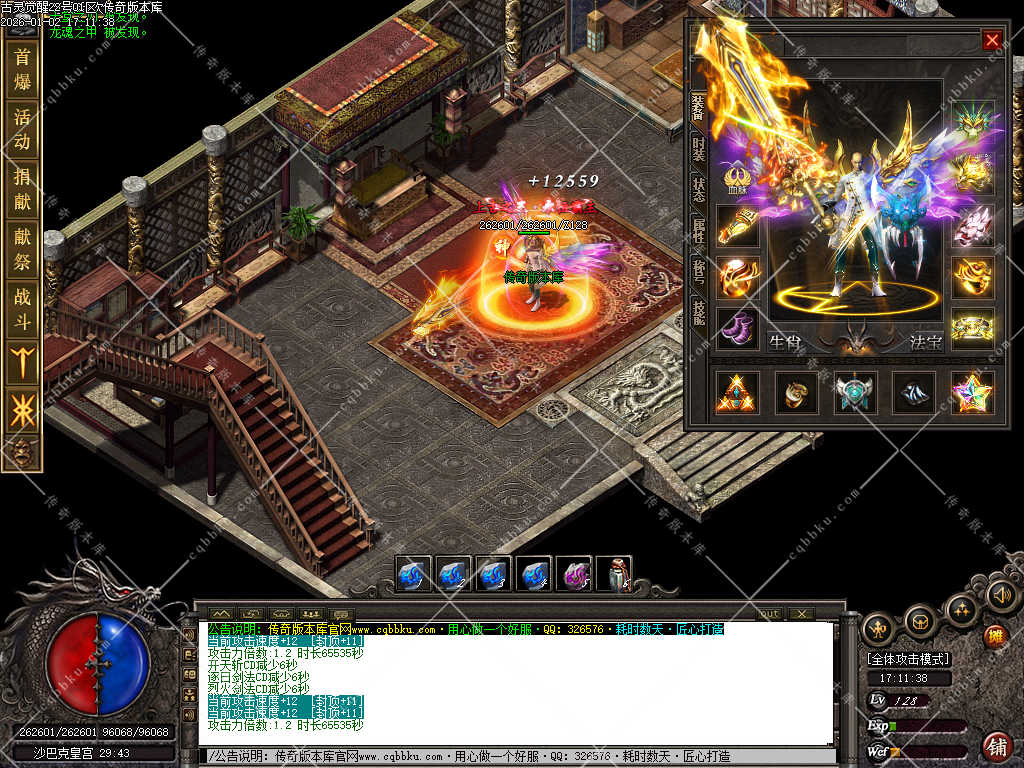Viewport: 1024px width, 768px height.
Task: Toggle the 全体攻击模式 attack mode label
Action: click(908, 660)
